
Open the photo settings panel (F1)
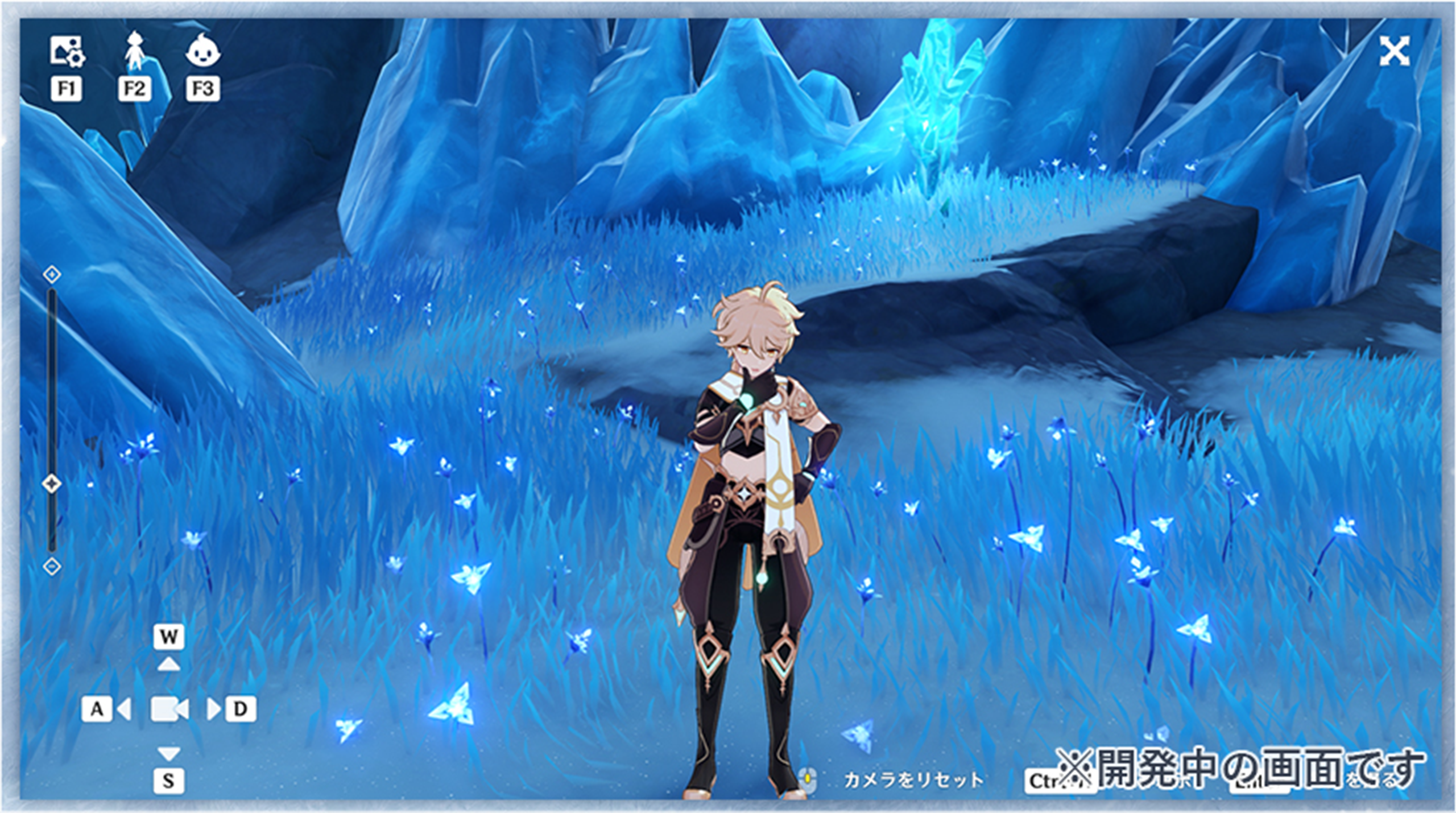pos(67,51)
